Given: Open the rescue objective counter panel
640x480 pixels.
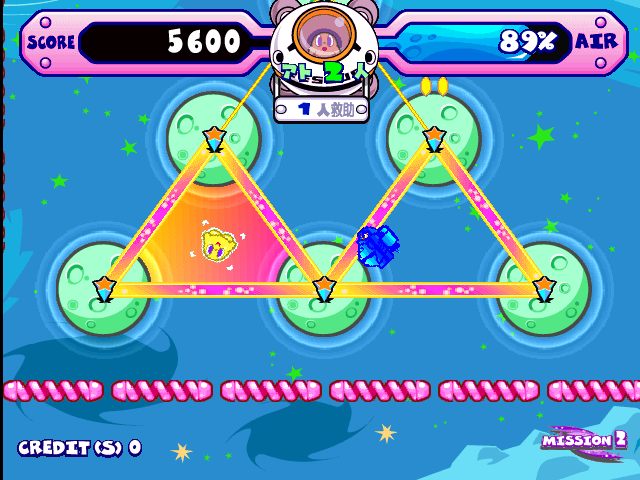Looking at the screenshot, I should click(321, 109).
